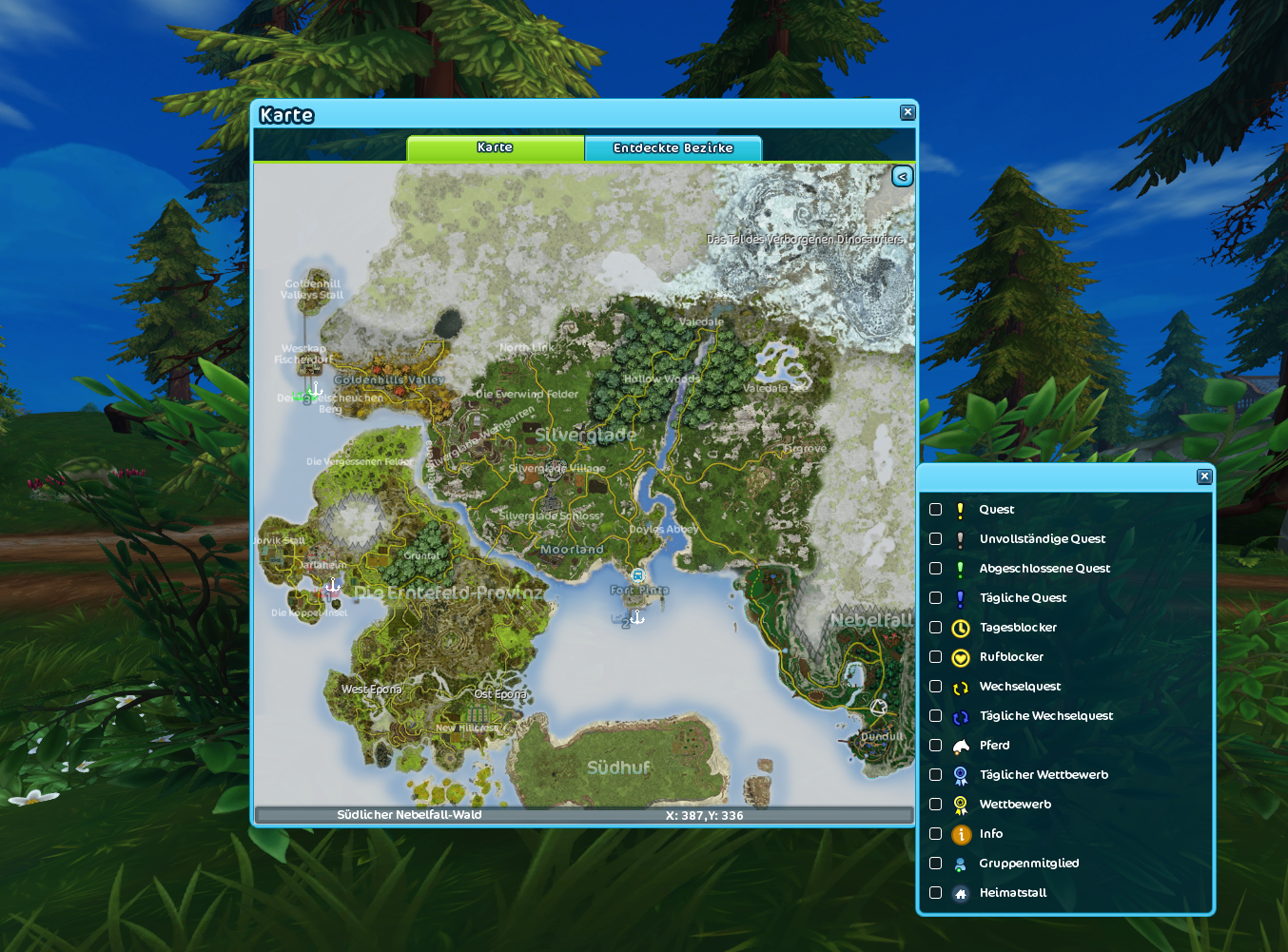Check the Wettbewerb filter box

(936, 805)
